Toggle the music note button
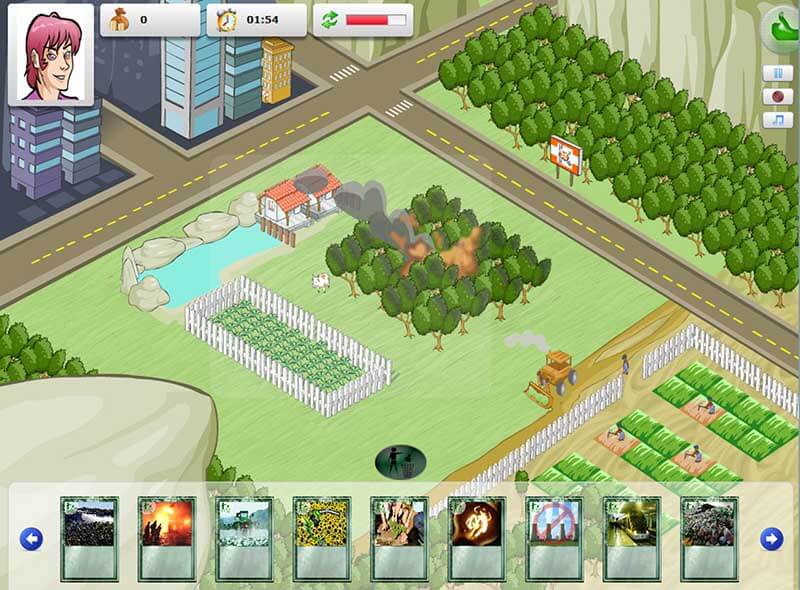The width and height of the screenshot is (800, 590). click(x=777, y=120)
